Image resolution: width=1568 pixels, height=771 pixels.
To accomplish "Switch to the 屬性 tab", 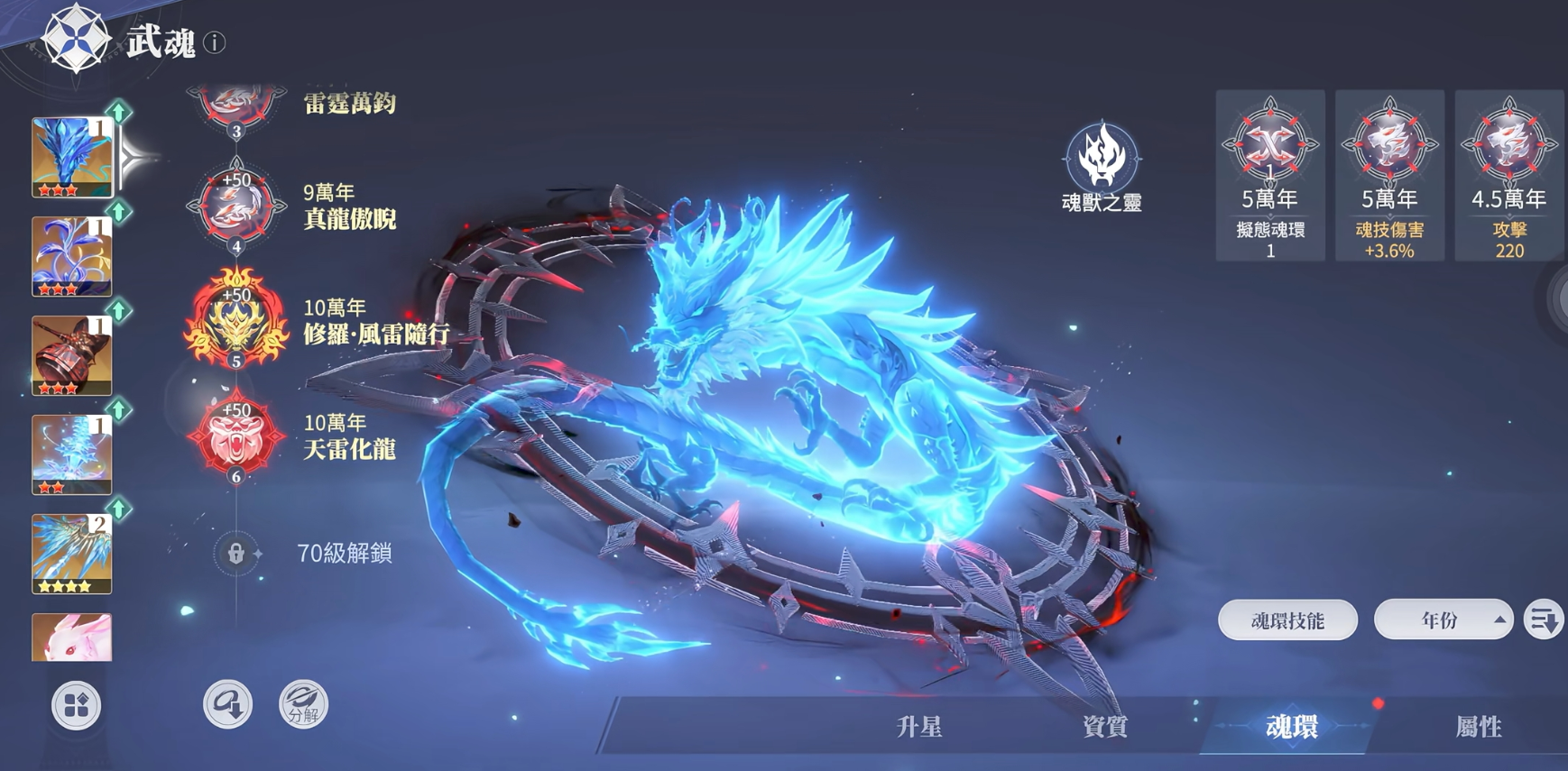I will [1476, 726].
